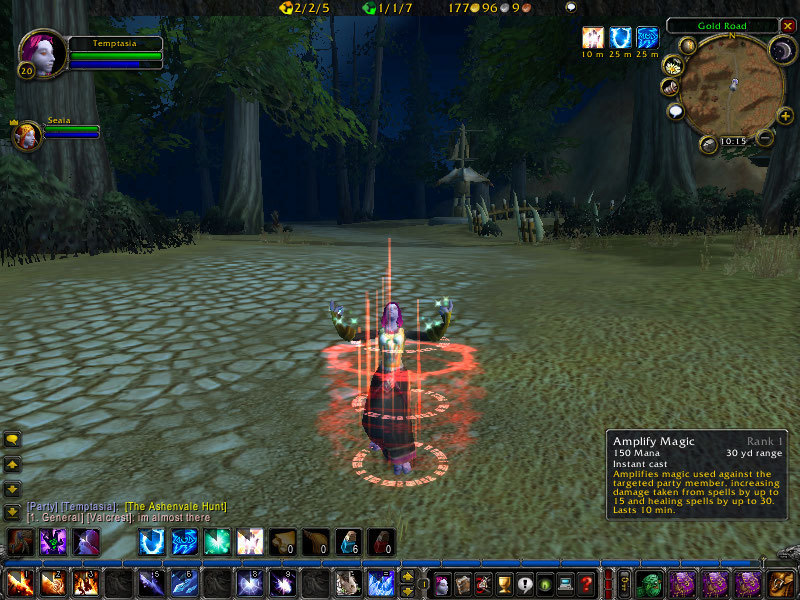Open the gold trophy micro menu button
This screenshot has height=600, width=800.
click(503, 583)
